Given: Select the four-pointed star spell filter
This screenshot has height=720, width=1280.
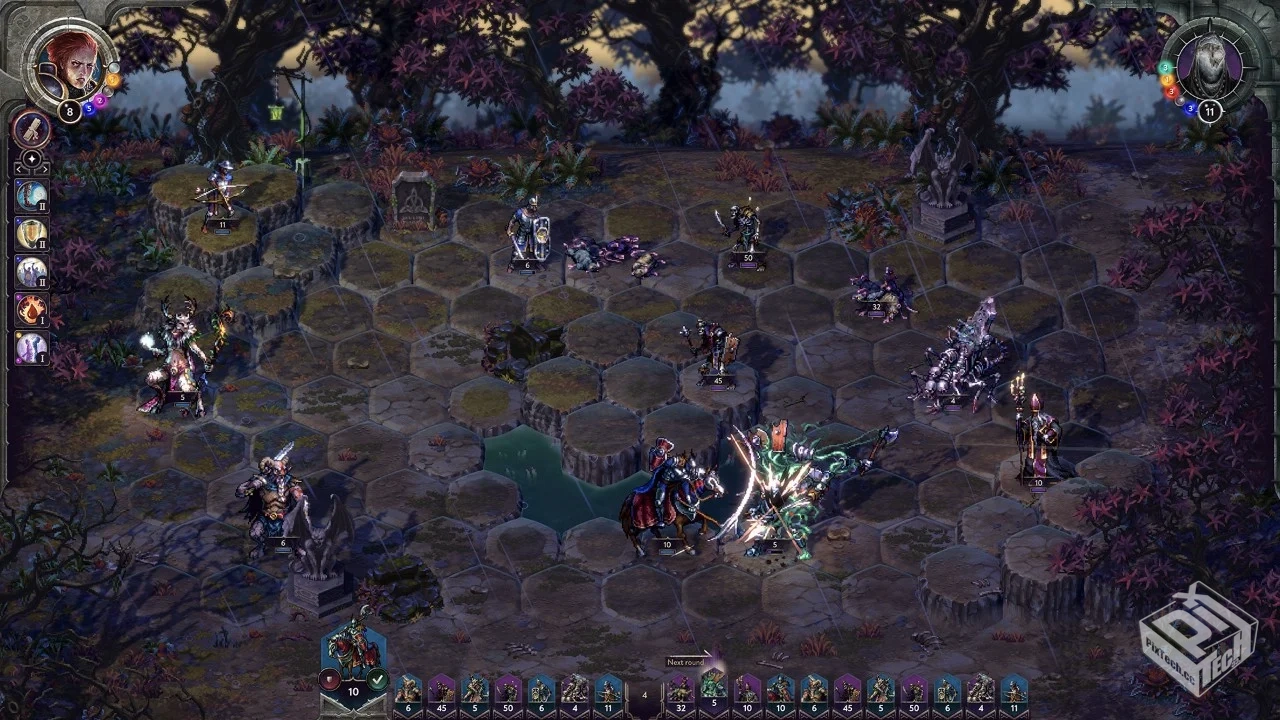Looking at the screenshot, I should coord(32,159).
